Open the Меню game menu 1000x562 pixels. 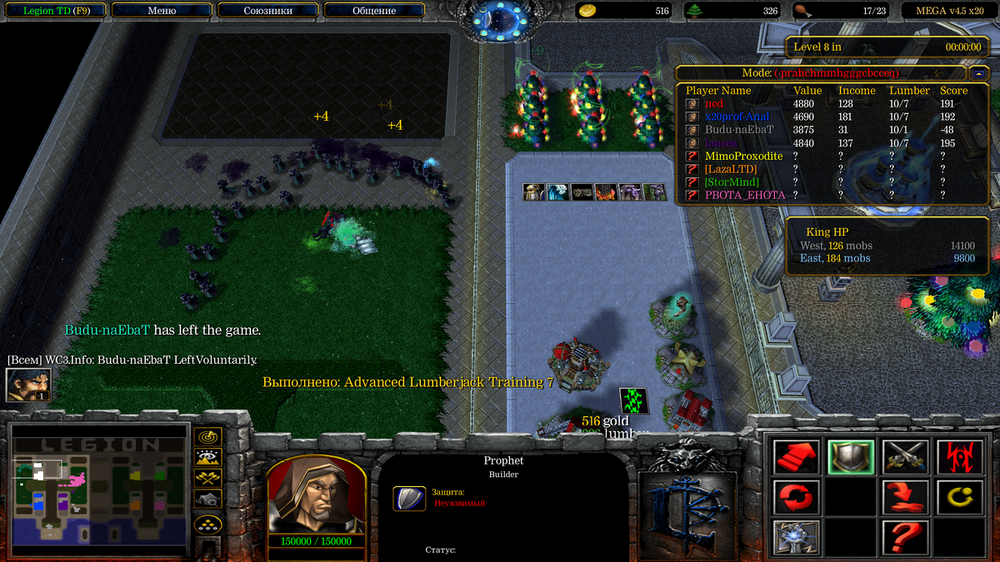(161, 11)
